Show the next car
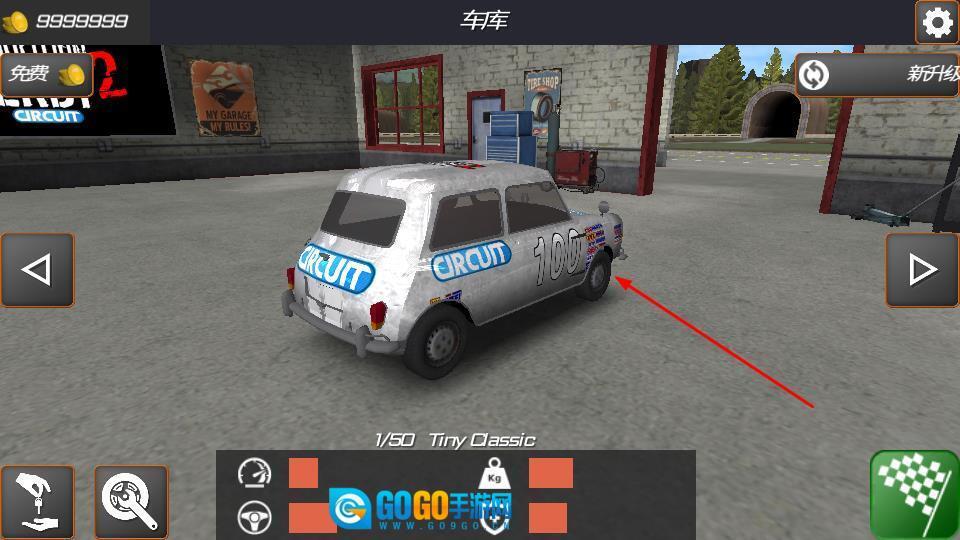Image resolution: width=960 pixels, height=540 pixels. point(922,270)
